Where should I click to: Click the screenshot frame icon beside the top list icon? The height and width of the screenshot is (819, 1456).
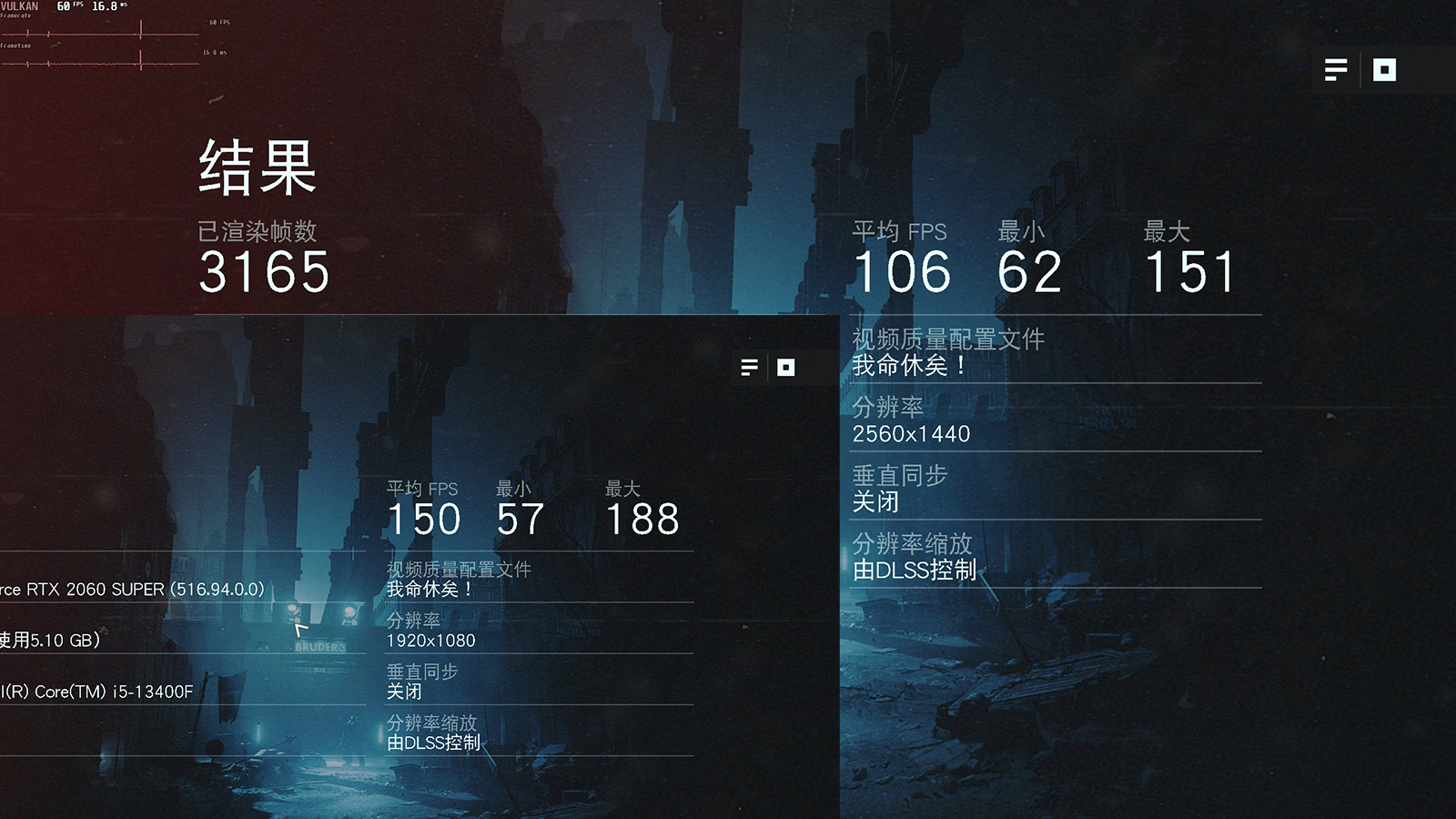coord(1384,69)
